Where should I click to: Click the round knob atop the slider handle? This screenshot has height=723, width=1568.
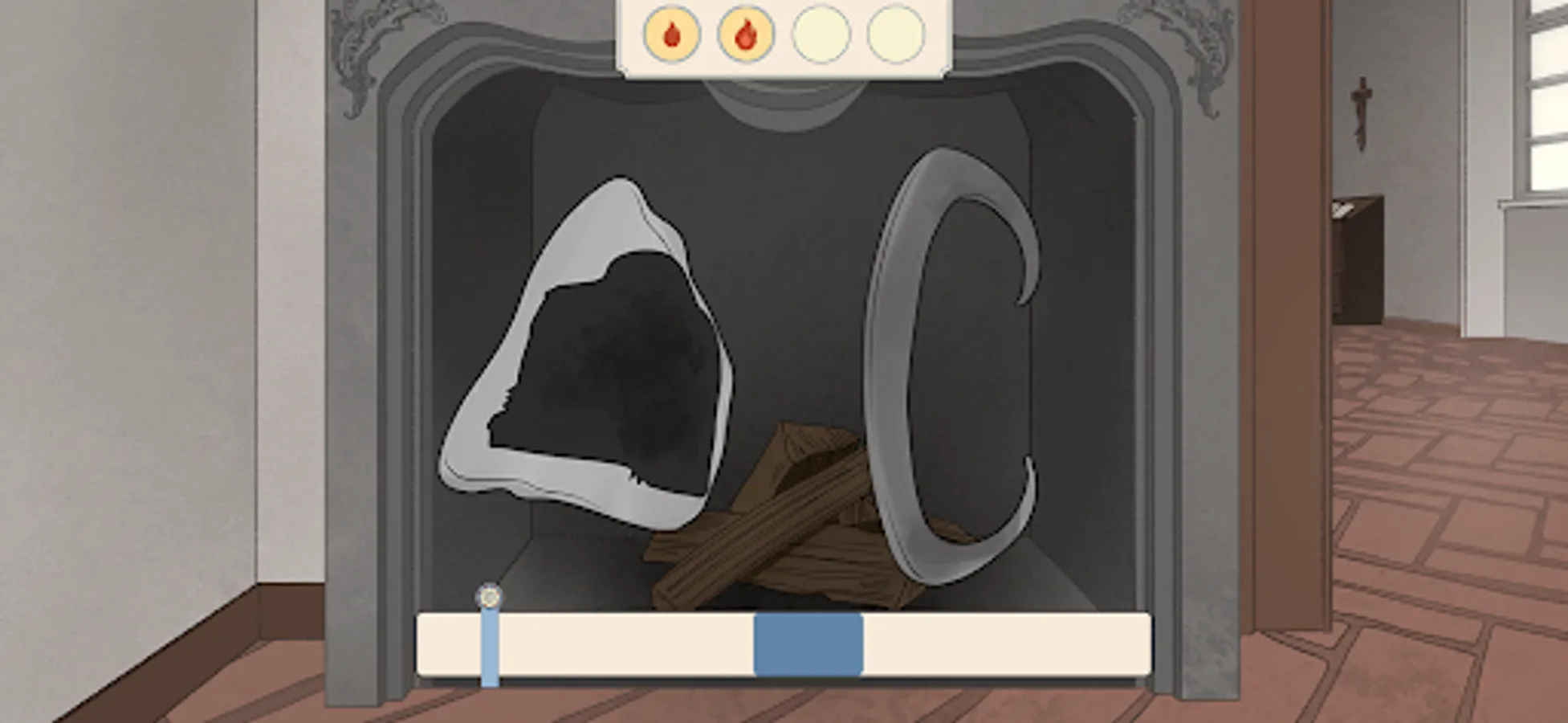click(489, 595)
